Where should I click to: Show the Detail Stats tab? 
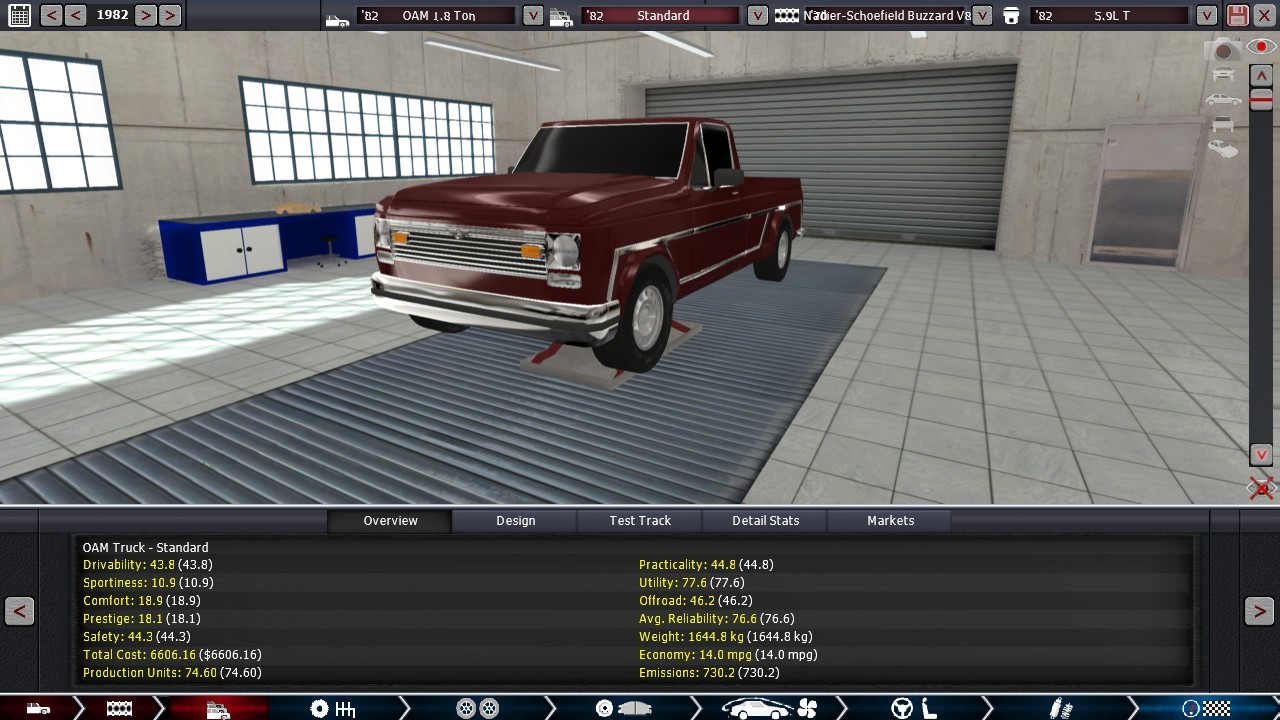tap(765, 520)
